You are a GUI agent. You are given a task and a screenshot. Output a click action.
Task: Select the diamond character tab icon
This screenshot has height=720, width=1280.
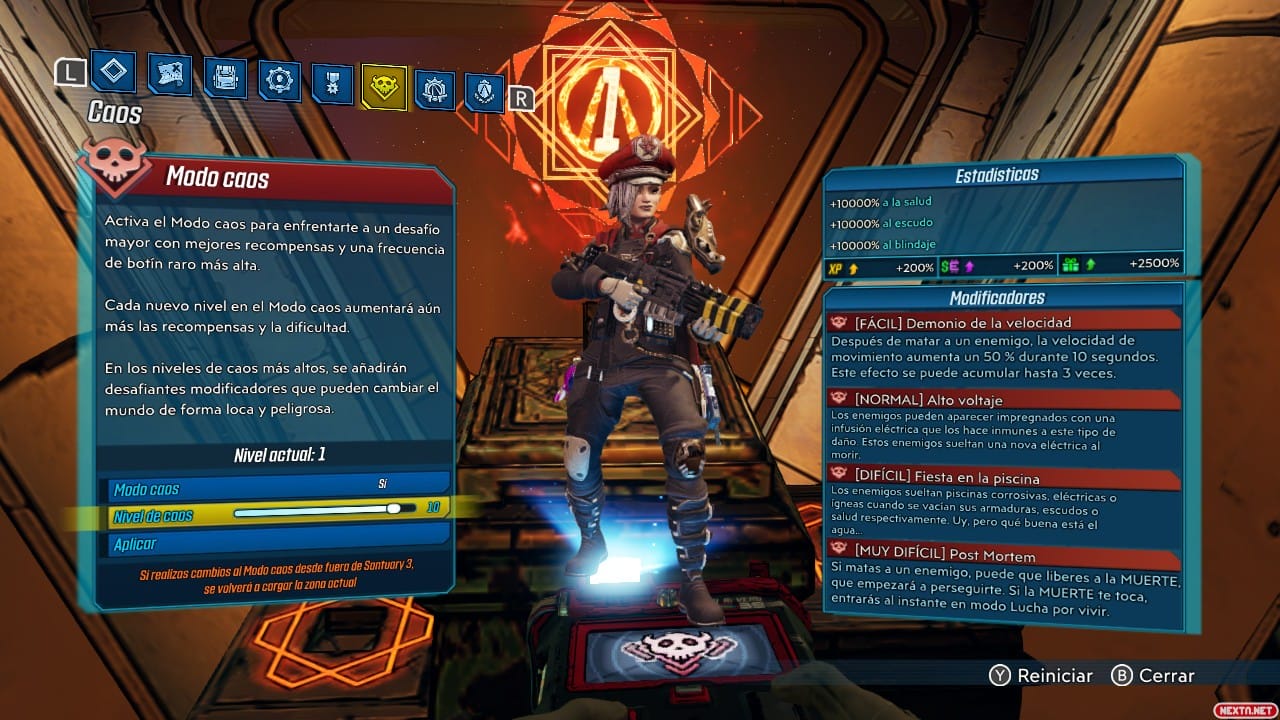click(112, 72)
